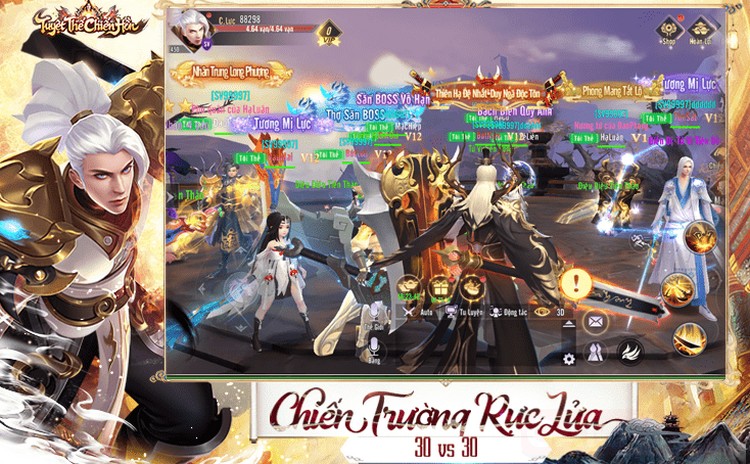Open the gift box rewards icon
Screen dimensions: 750x464
pos(439,288)
